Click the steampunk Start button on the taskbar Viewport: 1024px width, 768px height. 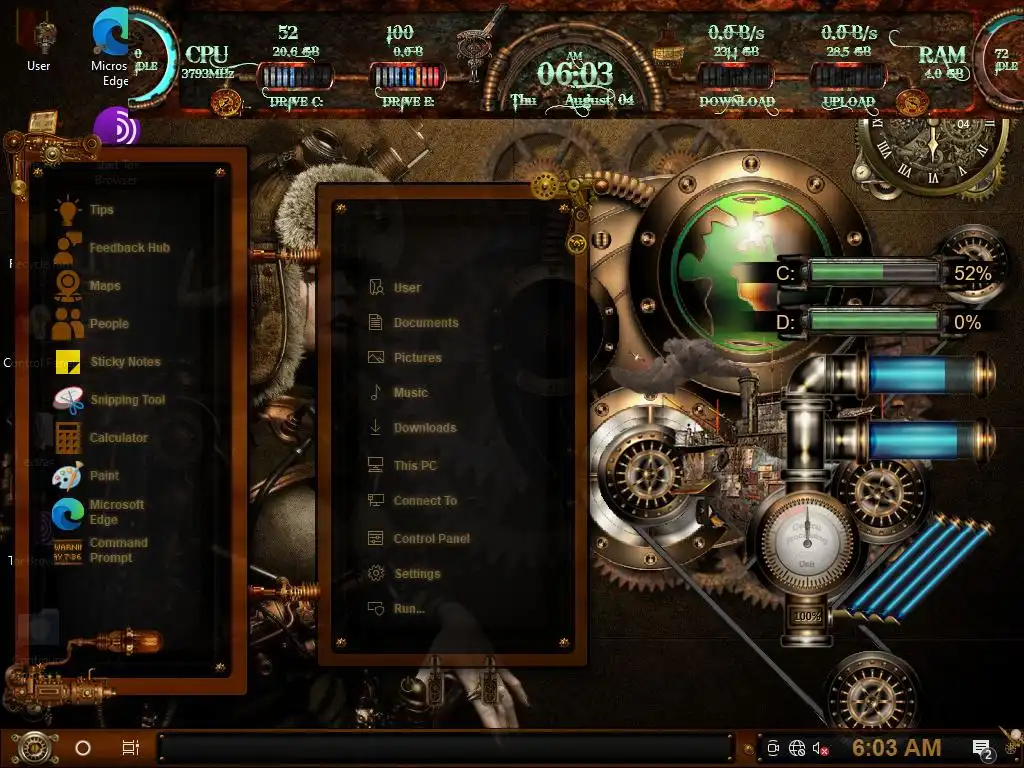tap(32, 747)
